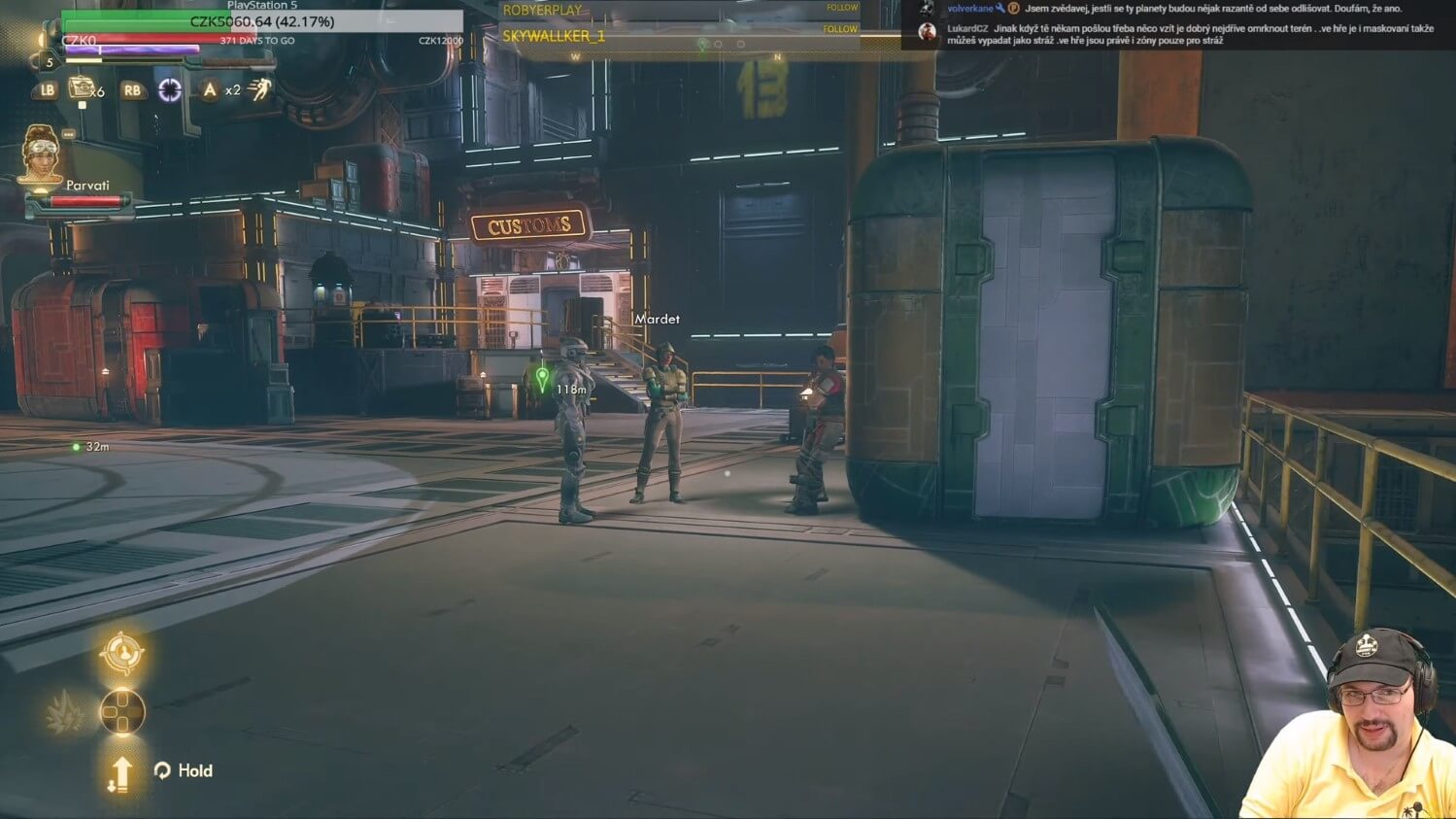This screenshot has width=1456, height=819.
Task: Click the companion move-to arrow command icon
Action: coord(120,774)
